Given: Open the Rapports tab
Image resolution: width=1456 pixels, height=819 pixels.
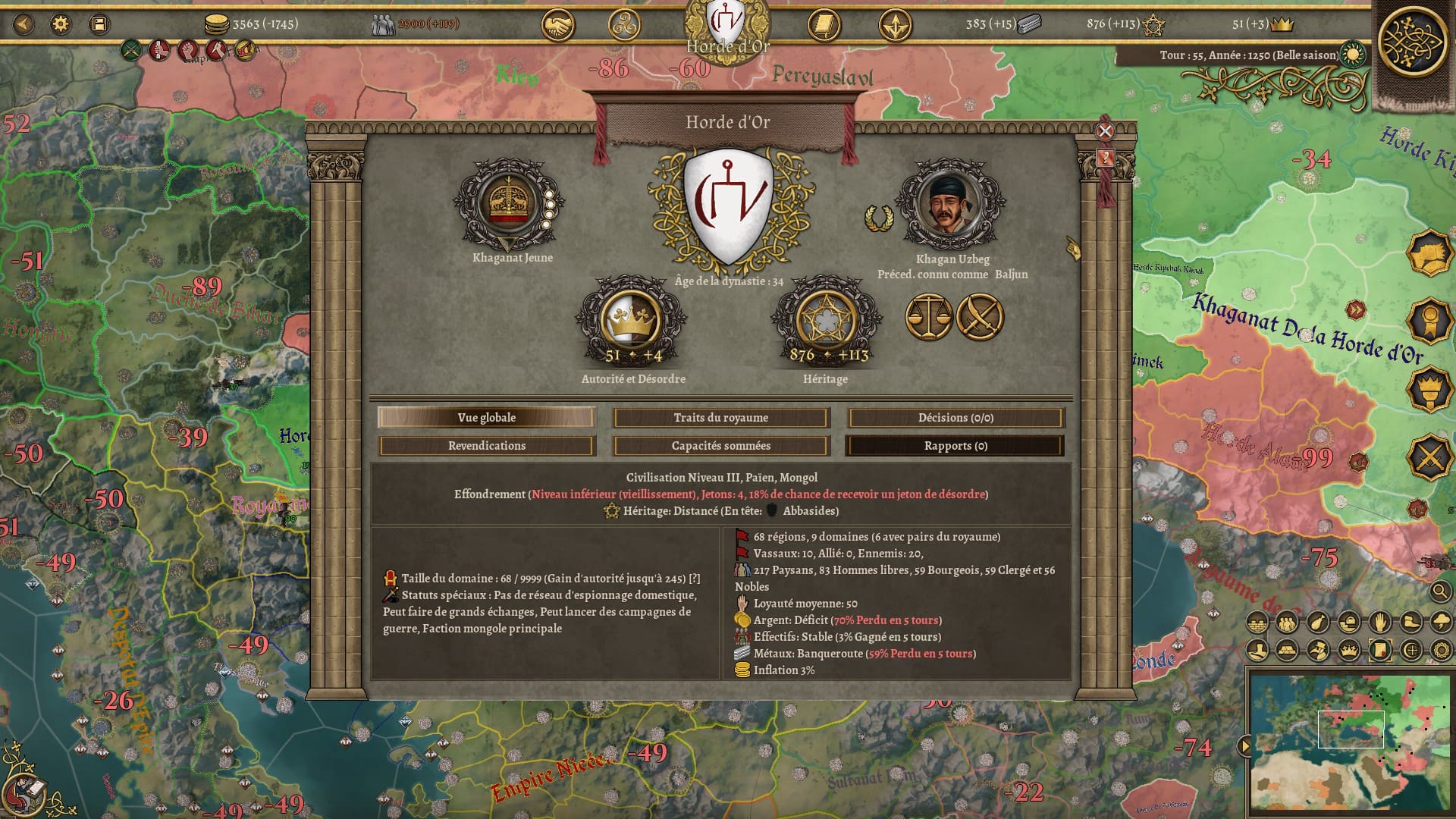Looking at the screenshot, I should click(955, 446).
